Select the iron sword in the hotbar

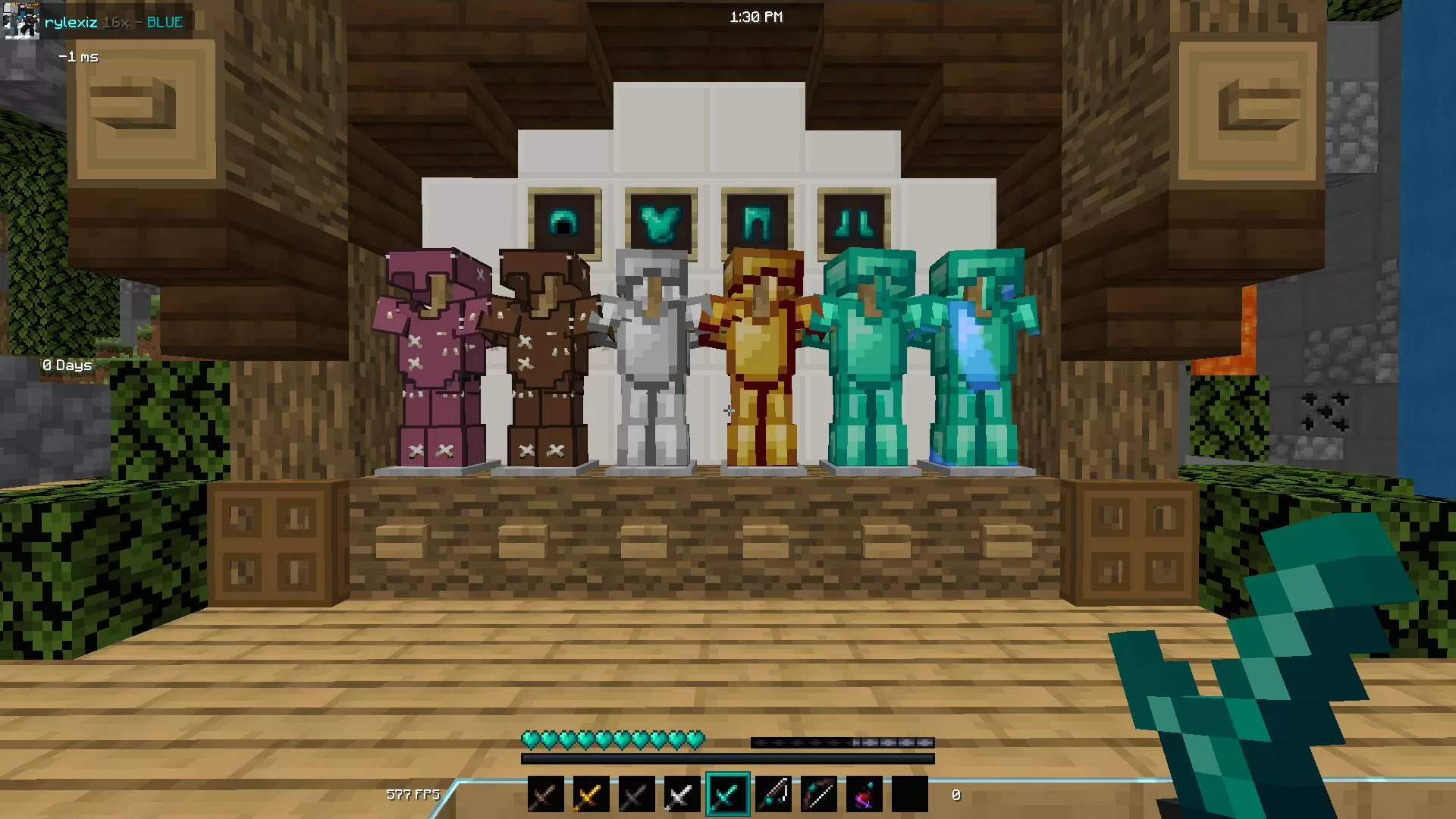click(683, 793)
